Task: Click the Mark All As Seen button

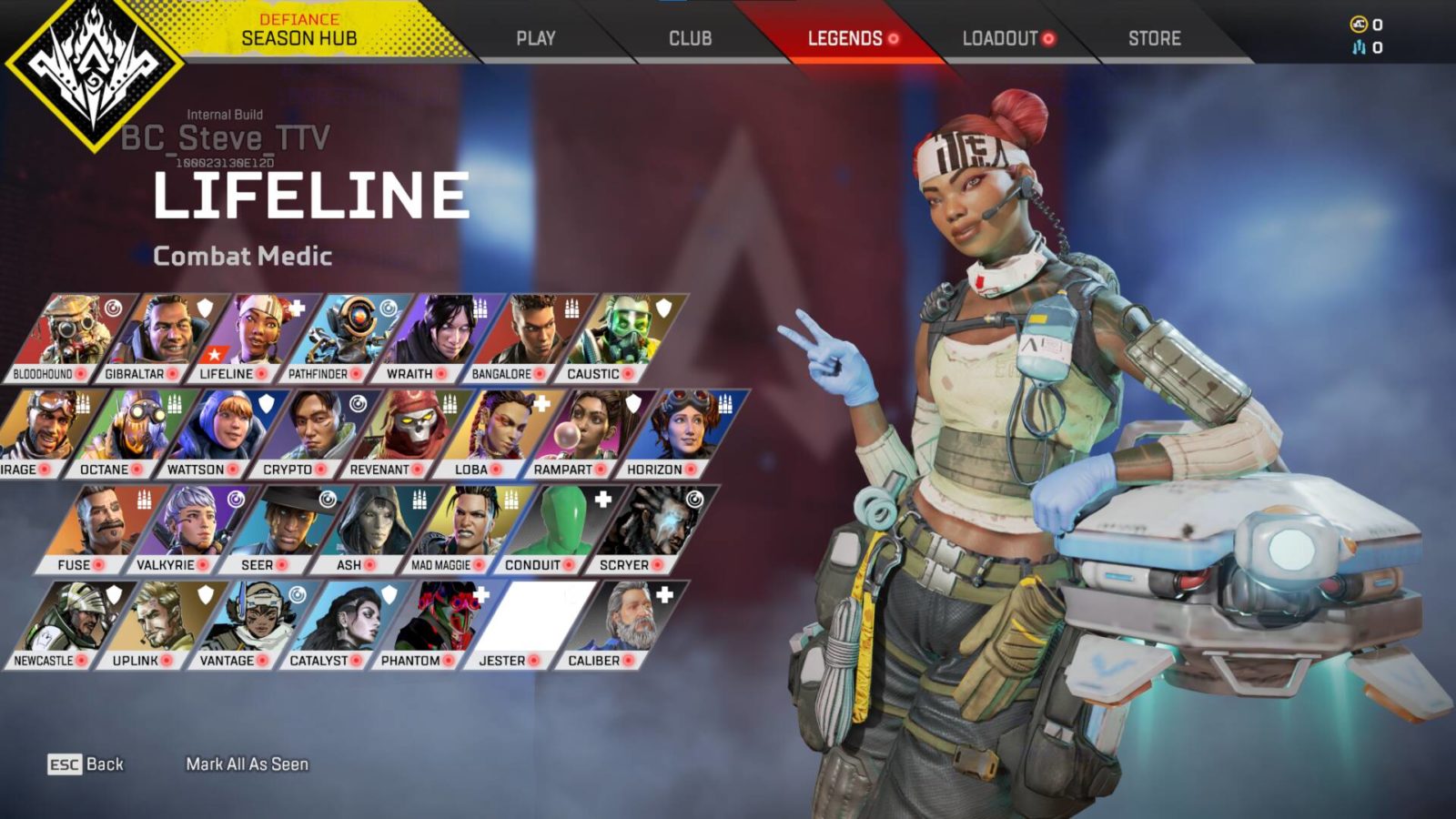Action: [248, 764]
